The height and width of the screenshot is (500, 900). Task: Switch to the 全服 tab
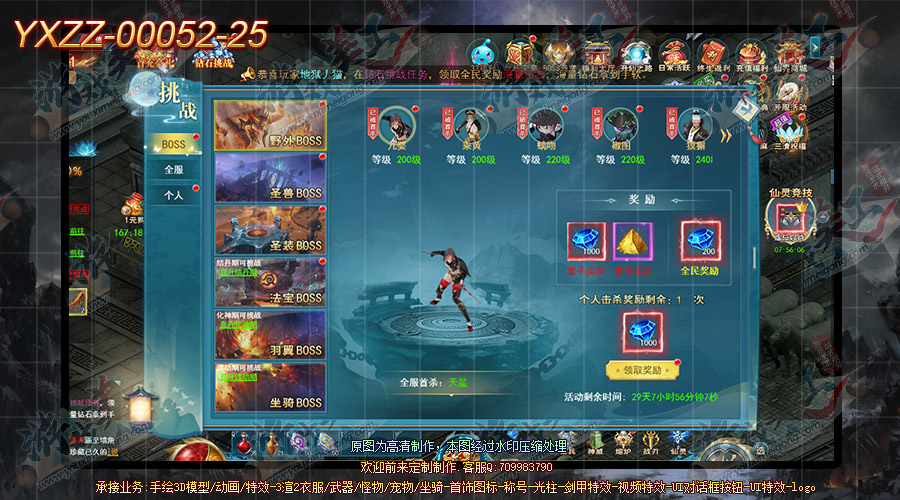coord(173,170)
